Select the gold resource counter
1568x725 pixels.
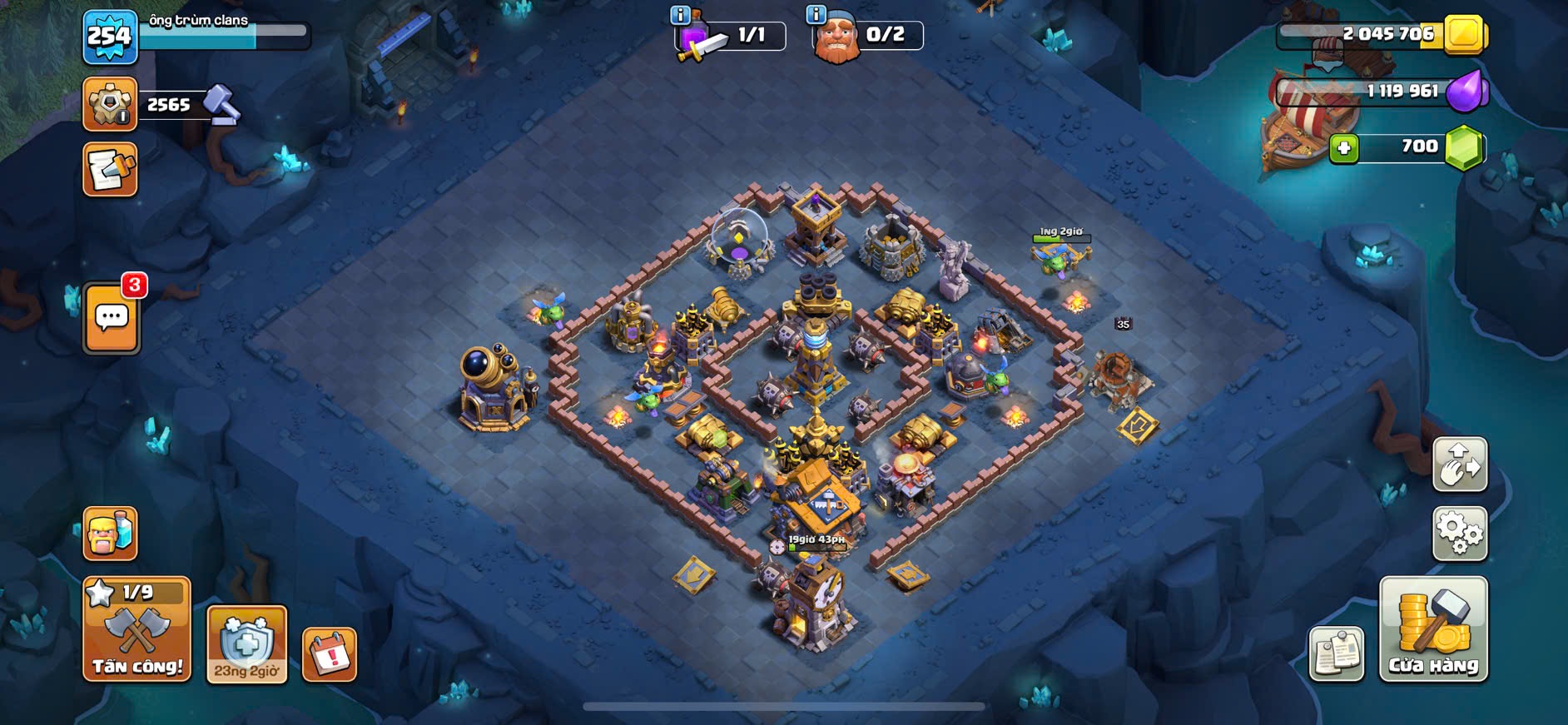pos(1382,35)
